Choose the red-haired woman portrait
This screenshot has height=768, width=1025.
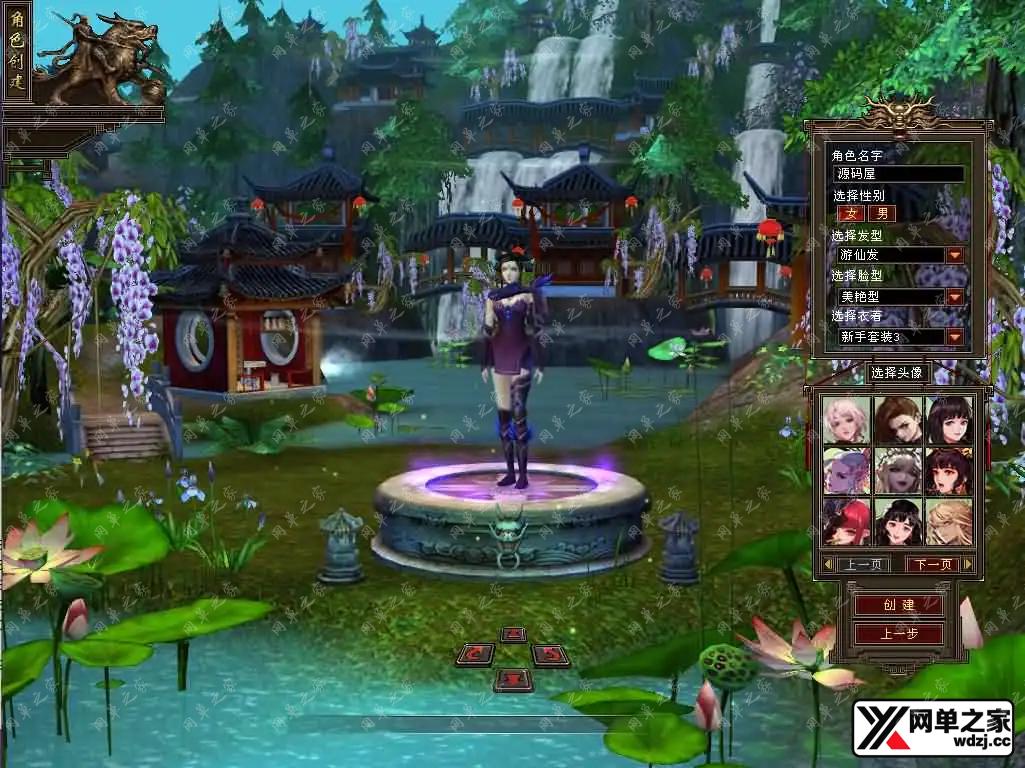click(847, 521)
